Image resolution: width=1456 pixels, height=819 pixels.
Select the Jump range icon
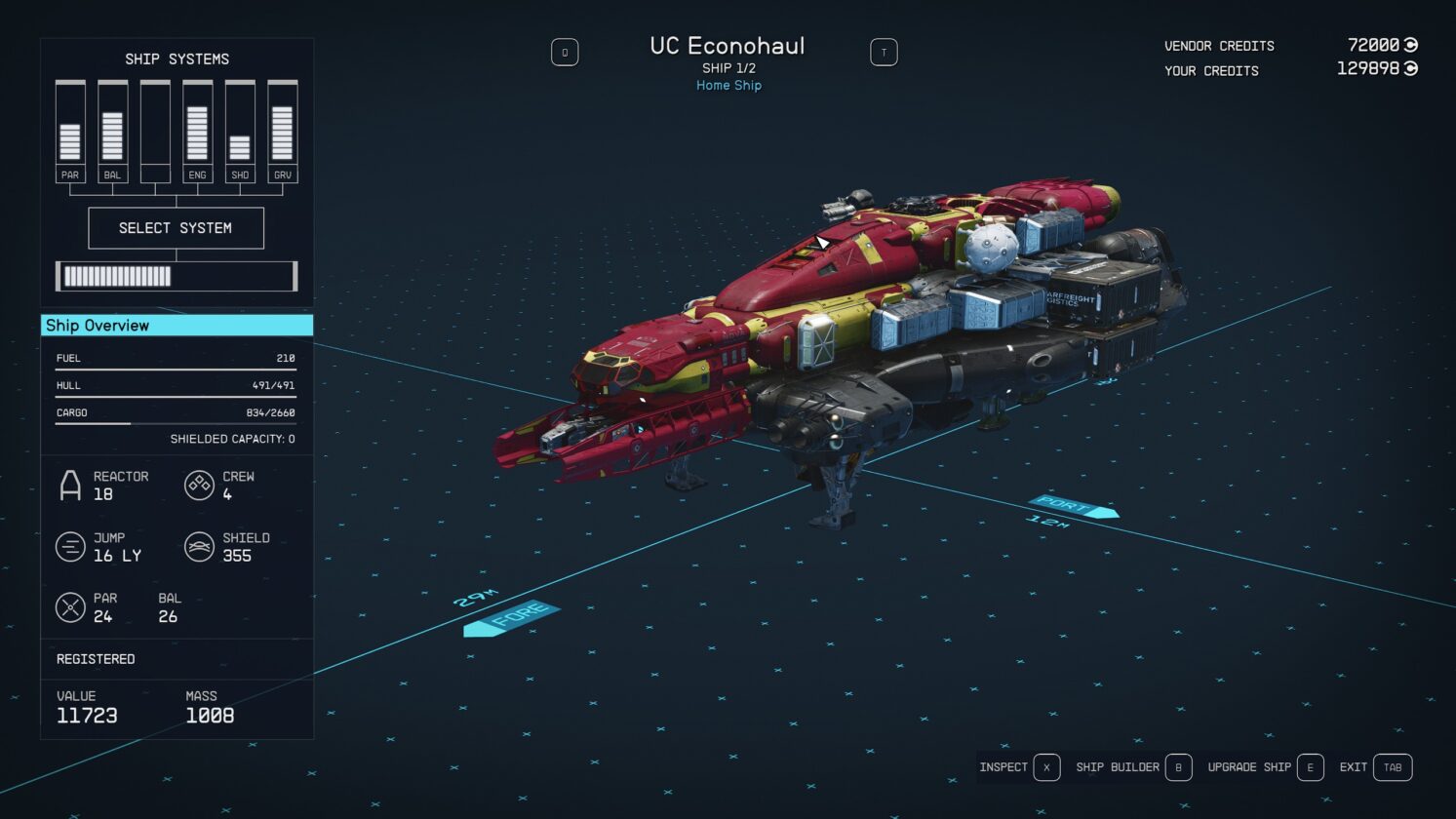(x=69, y=546)
